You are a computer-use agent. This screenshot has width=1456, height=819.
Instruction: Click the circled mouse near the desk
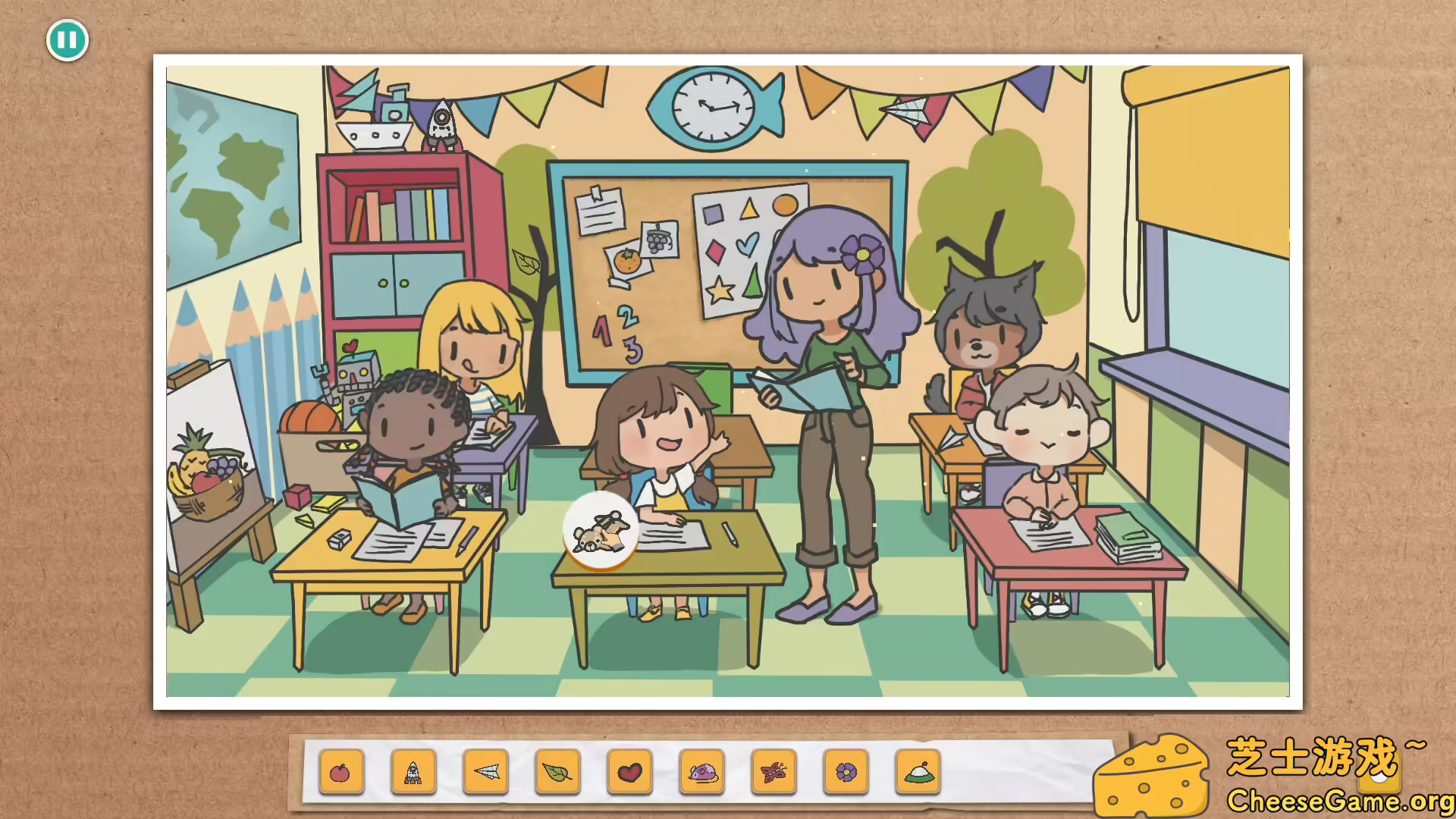point(600,529)
